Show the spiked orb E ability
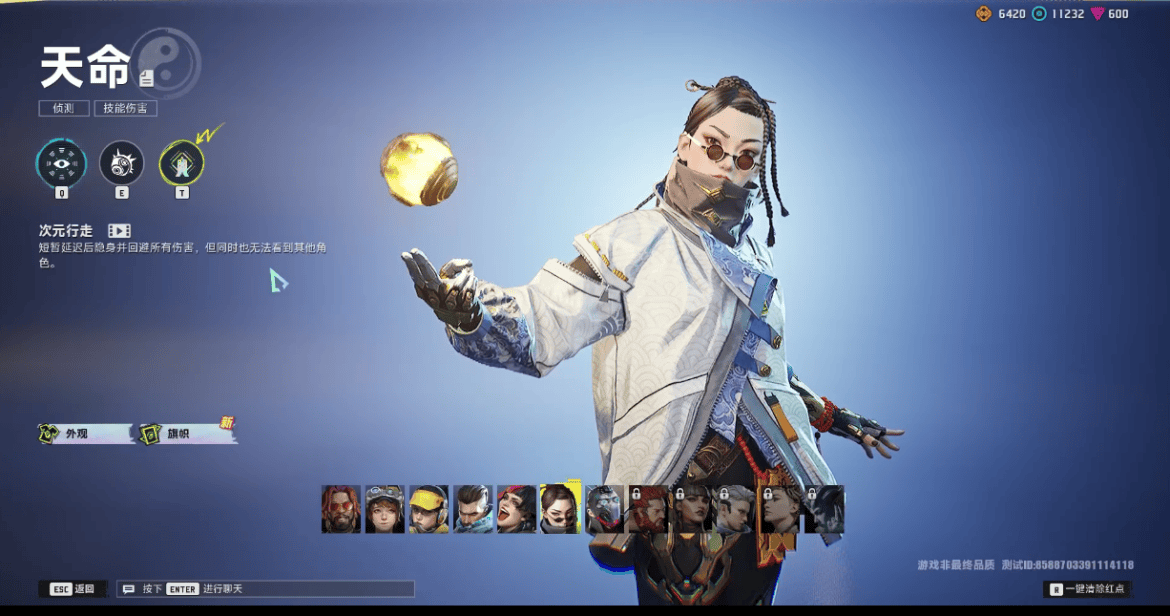Screen dimensions: 1170x616 (122, 163)
